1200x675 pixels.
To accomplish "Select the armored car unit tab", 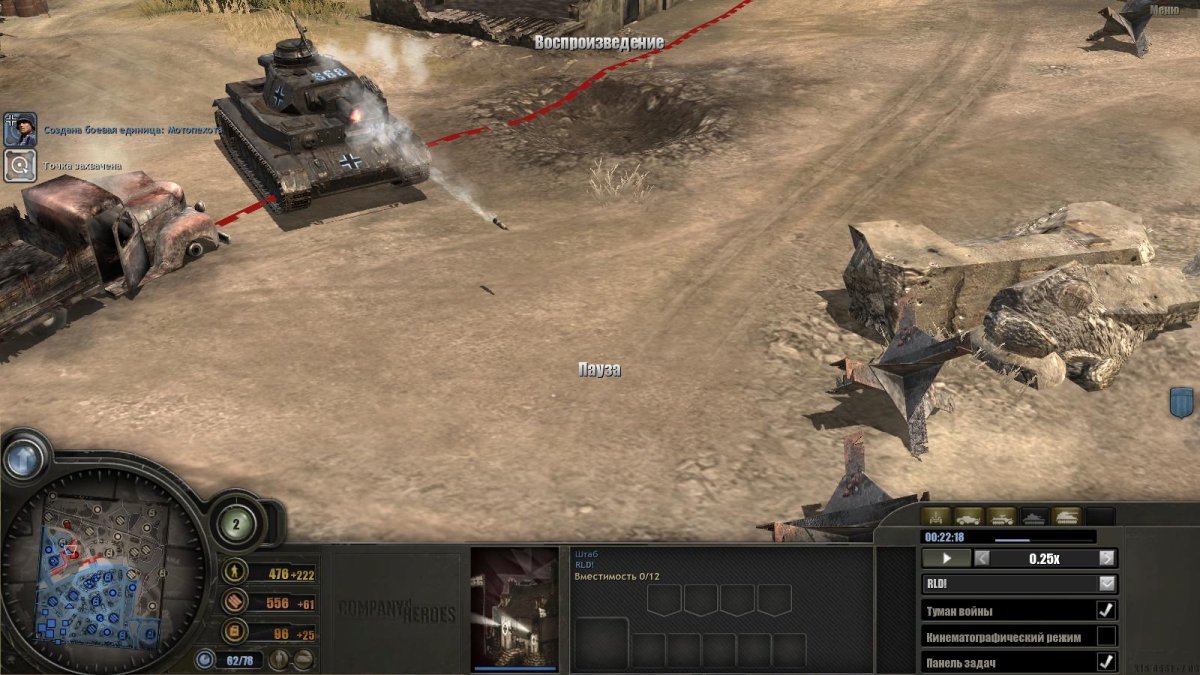I will [x=969, y=517].
